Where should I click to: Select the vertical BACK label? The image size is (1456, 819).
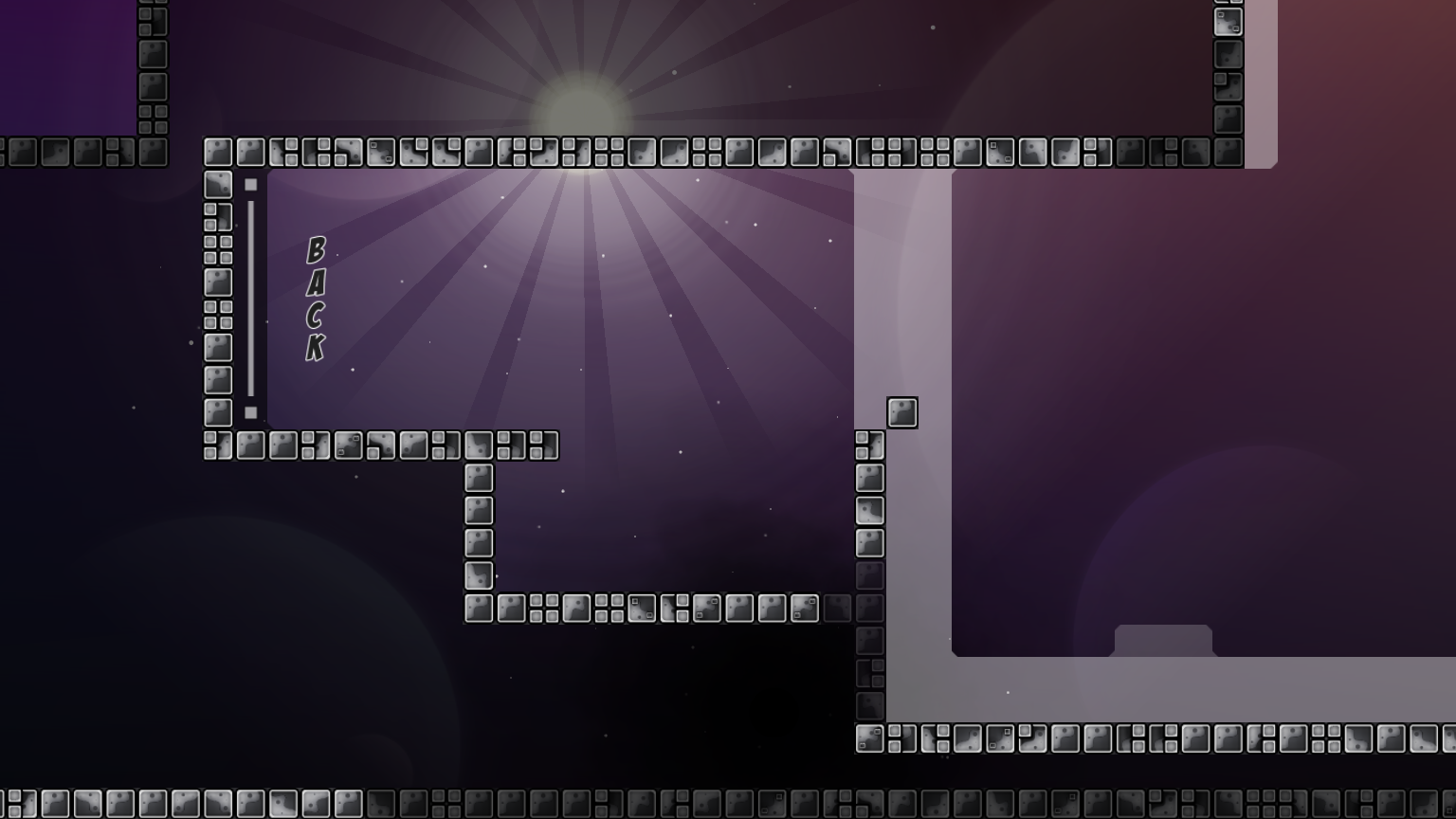click(316, 299)
